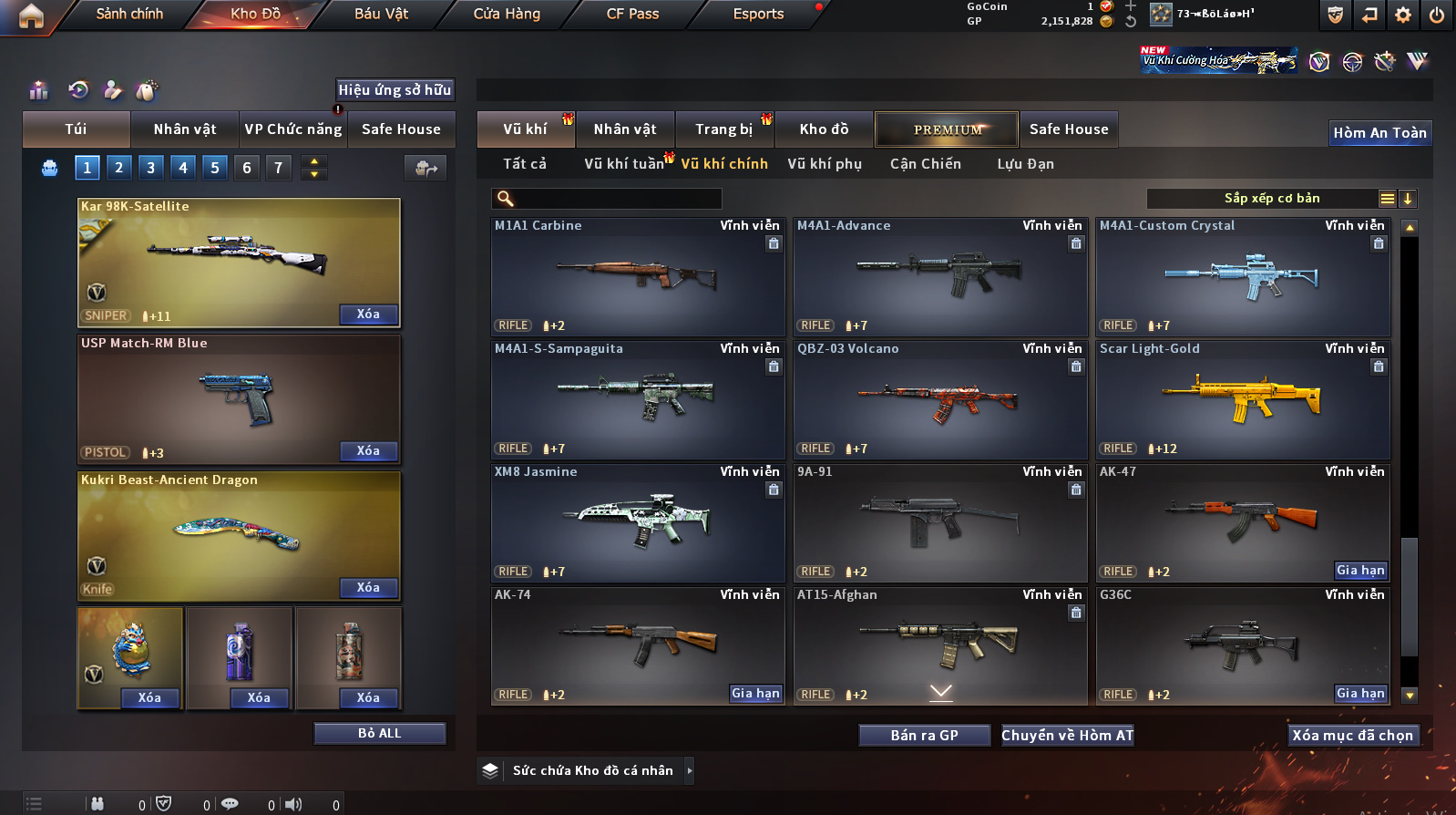
Task: Click Chuyển về Hòm AT button
Action: pos(1067,736)
